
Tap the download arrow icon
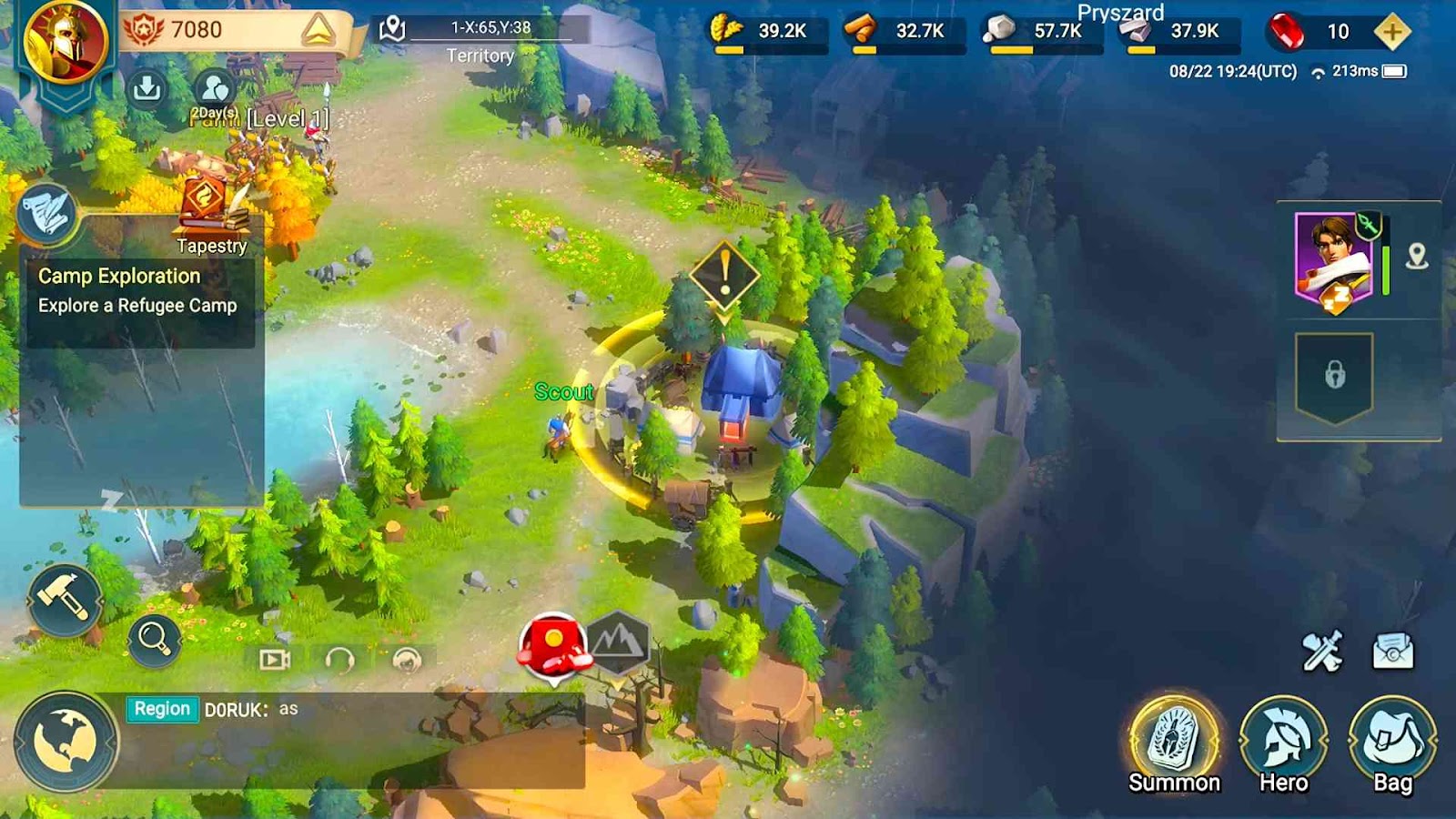pyautogui.click(x=147, y=88)
